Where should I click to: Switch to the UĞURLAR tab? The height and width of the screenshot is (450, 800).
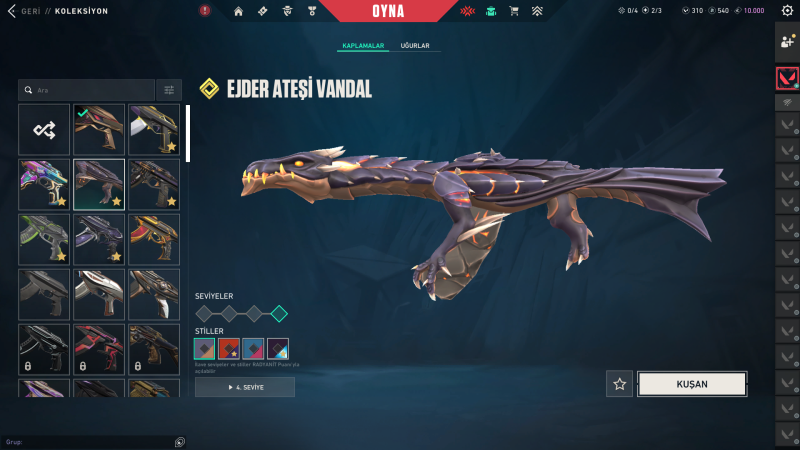(x=416, y=46)
